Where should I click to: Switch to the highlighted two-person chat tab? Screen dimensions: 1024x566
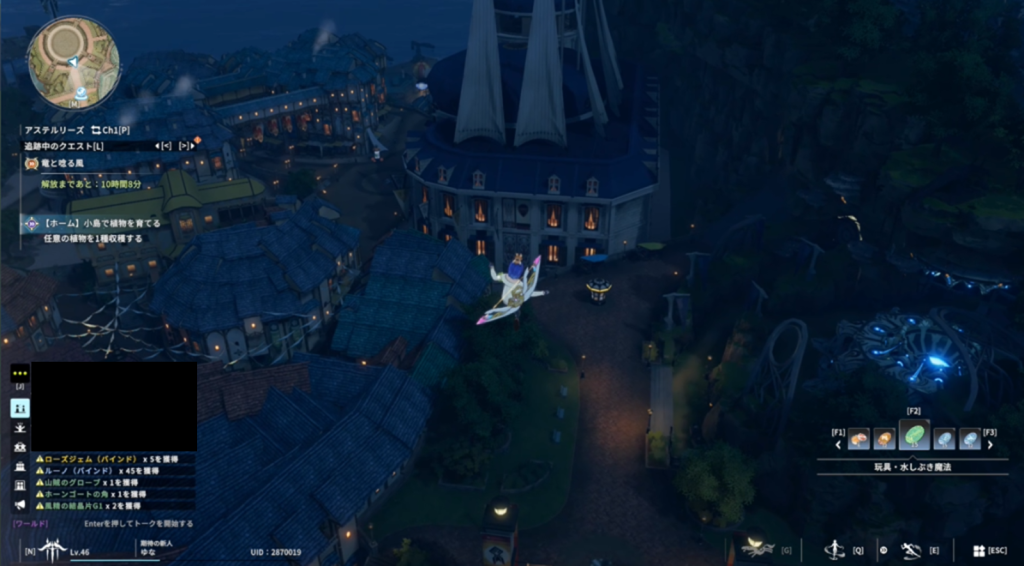pyautogui.click(x=19, y=407)
